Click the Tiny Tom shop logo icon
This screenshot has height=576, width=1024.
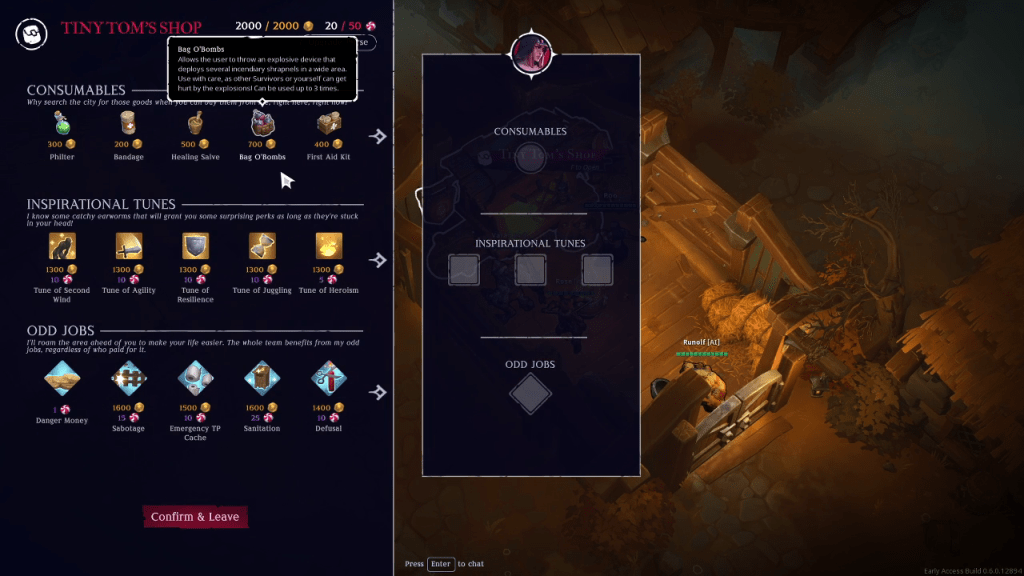coord(31,32)
